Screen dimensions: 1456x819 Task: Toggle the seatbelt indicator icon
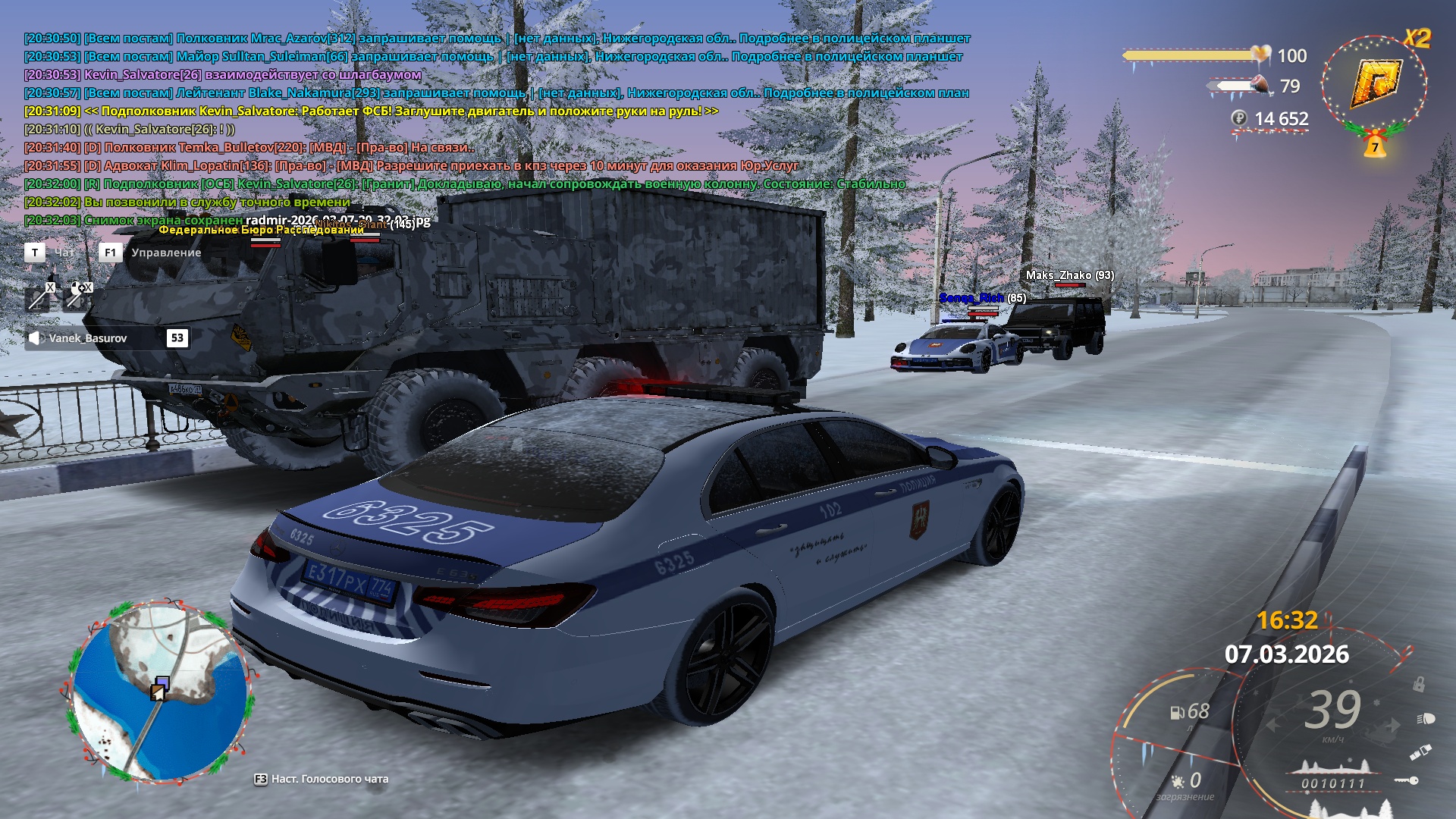(1420, 752)
